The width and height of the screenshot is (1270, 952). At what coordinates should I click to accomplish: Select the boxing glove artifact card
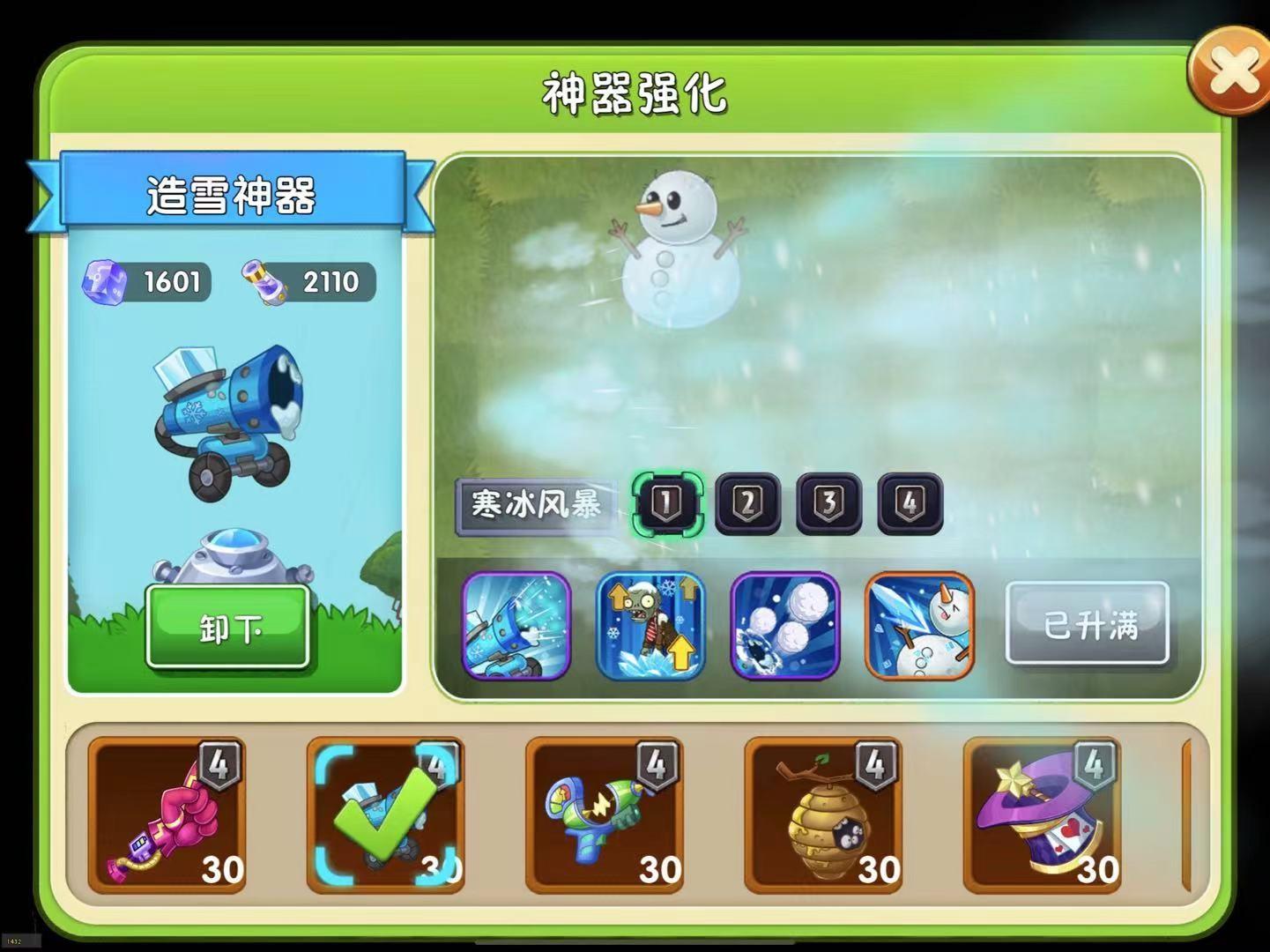pyautogui.click(x=166, y=815)
